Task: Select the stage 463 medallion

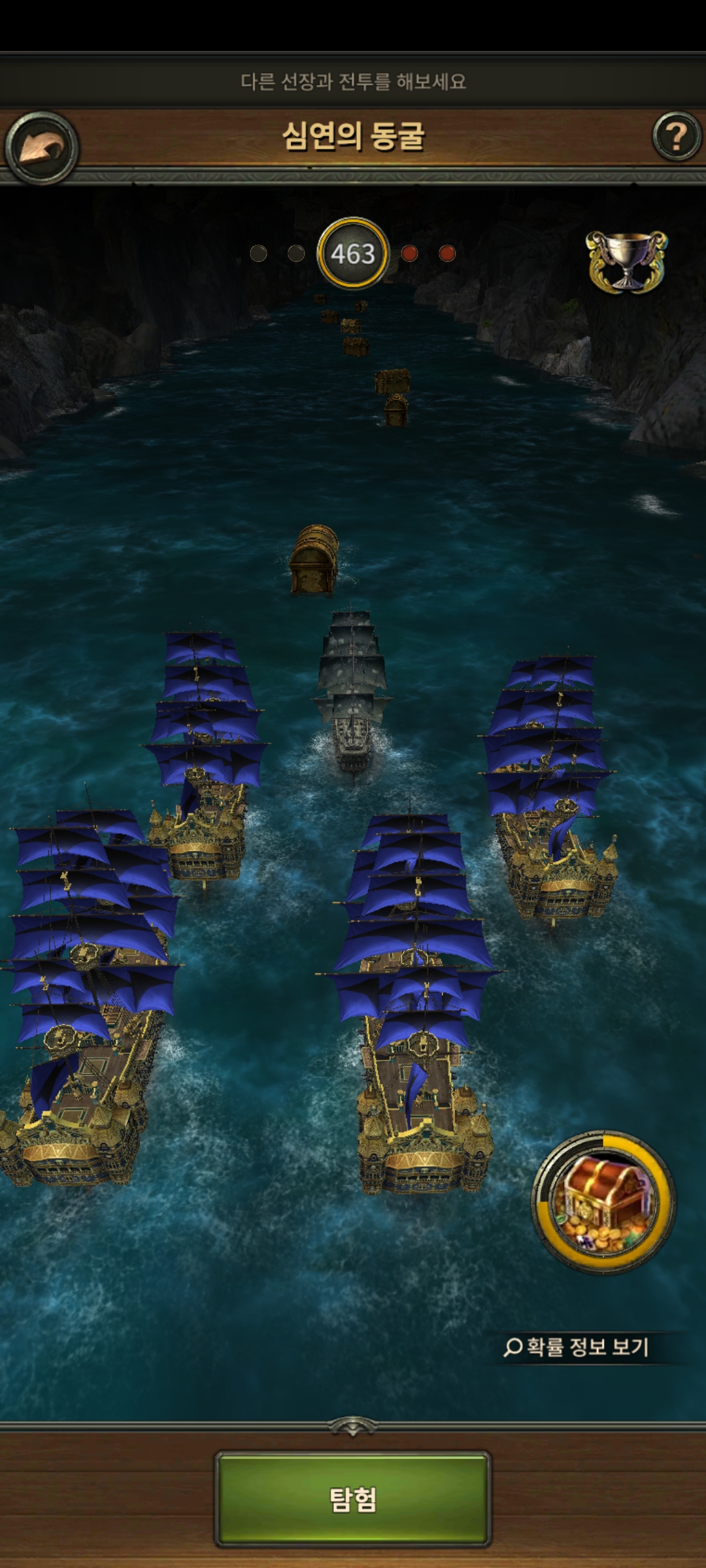Action: click(x=353, y=253)
